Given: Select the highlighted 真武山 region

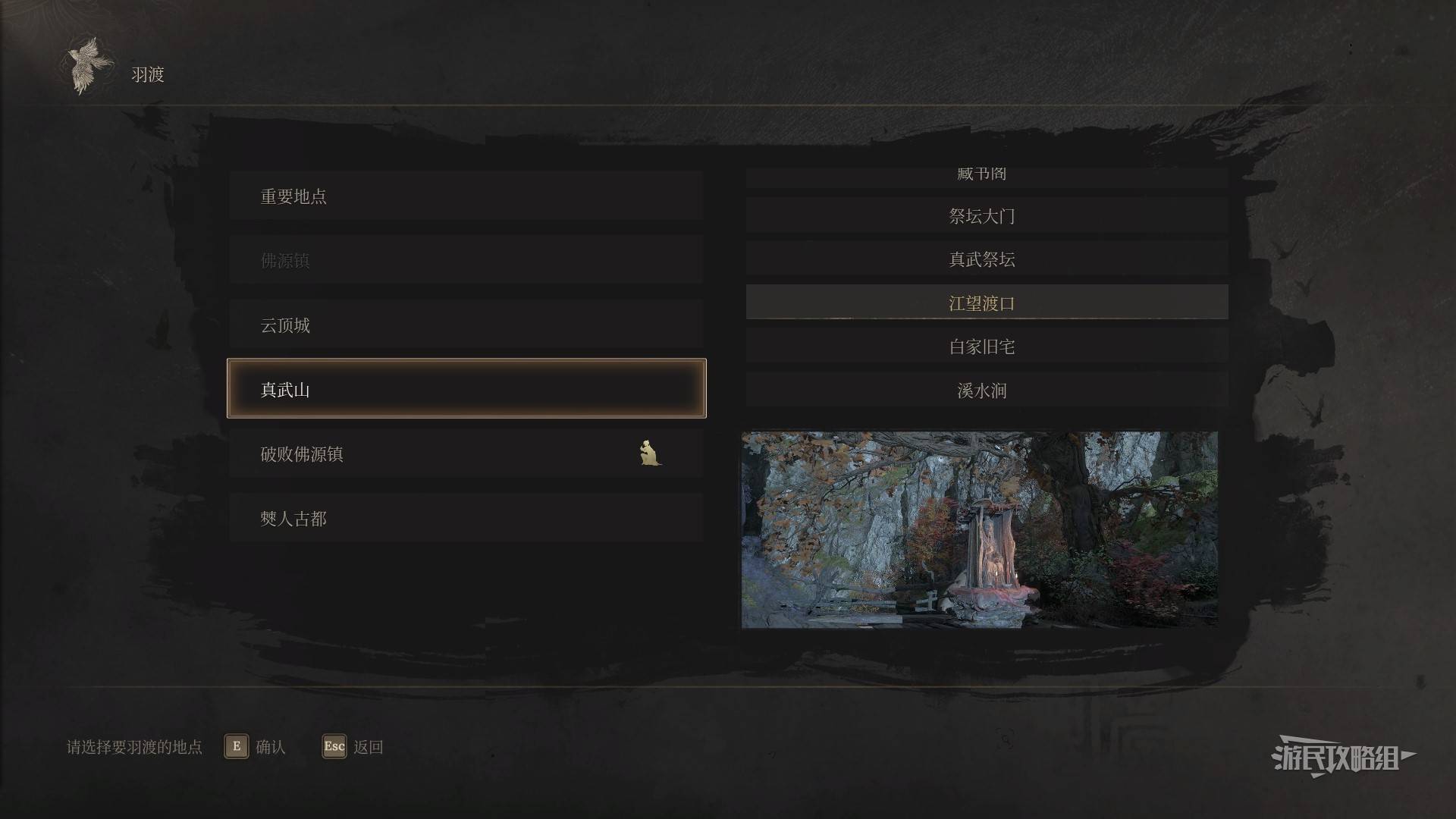Looking at the screenshot, I should coord(466,389).
